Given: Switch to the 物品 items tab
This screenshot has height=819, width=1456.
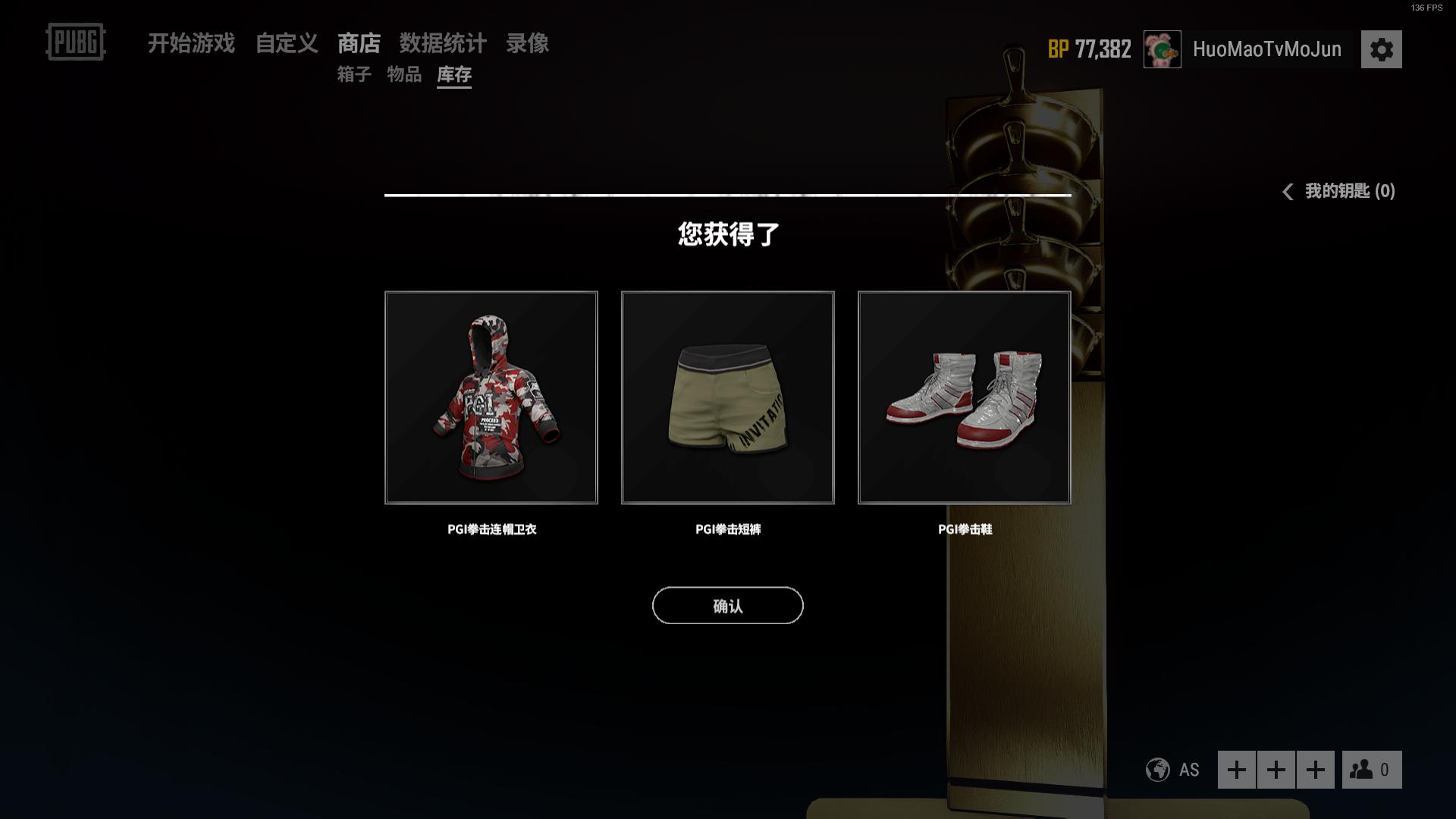Looking at the screenshot, I should 404,75.
